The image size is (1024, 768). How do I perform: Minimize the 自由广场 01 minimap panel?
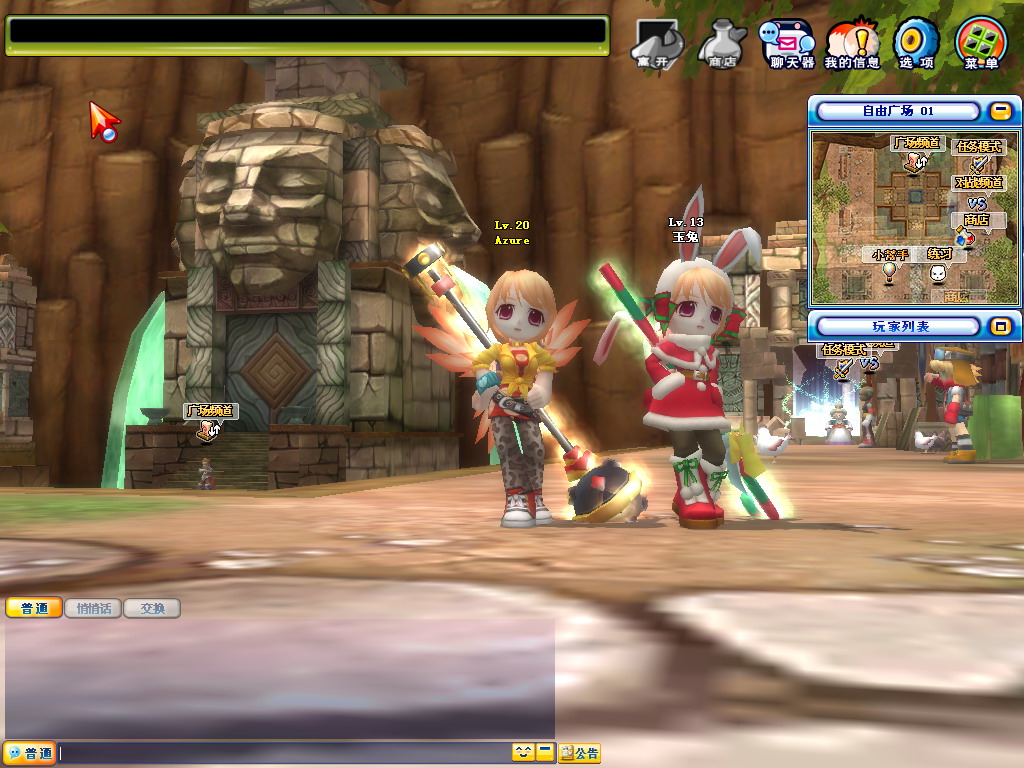click(1000, 111)
